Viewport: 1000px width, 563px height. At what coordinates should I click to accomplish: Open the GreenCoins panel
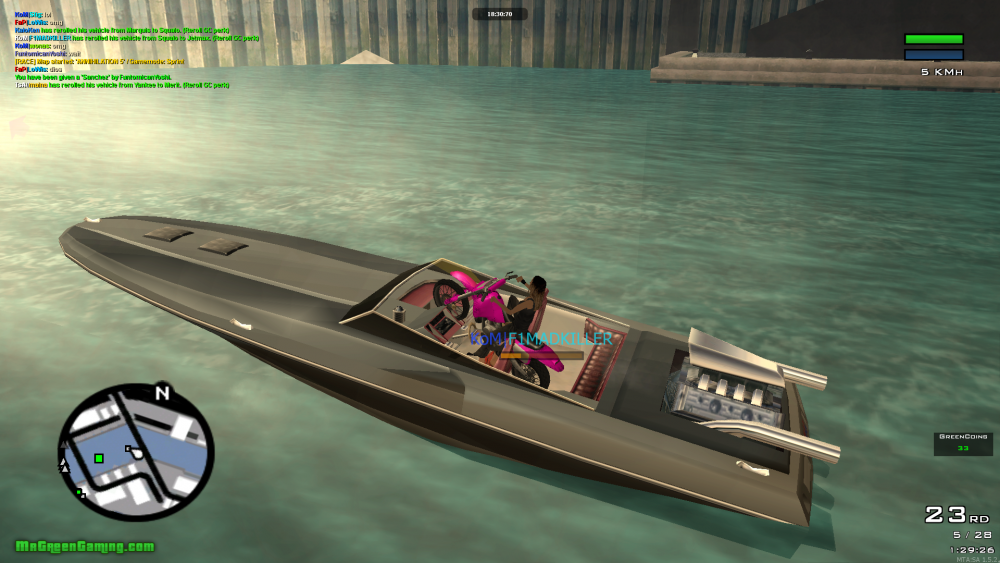pyautogui.click(x=963, y=443)
